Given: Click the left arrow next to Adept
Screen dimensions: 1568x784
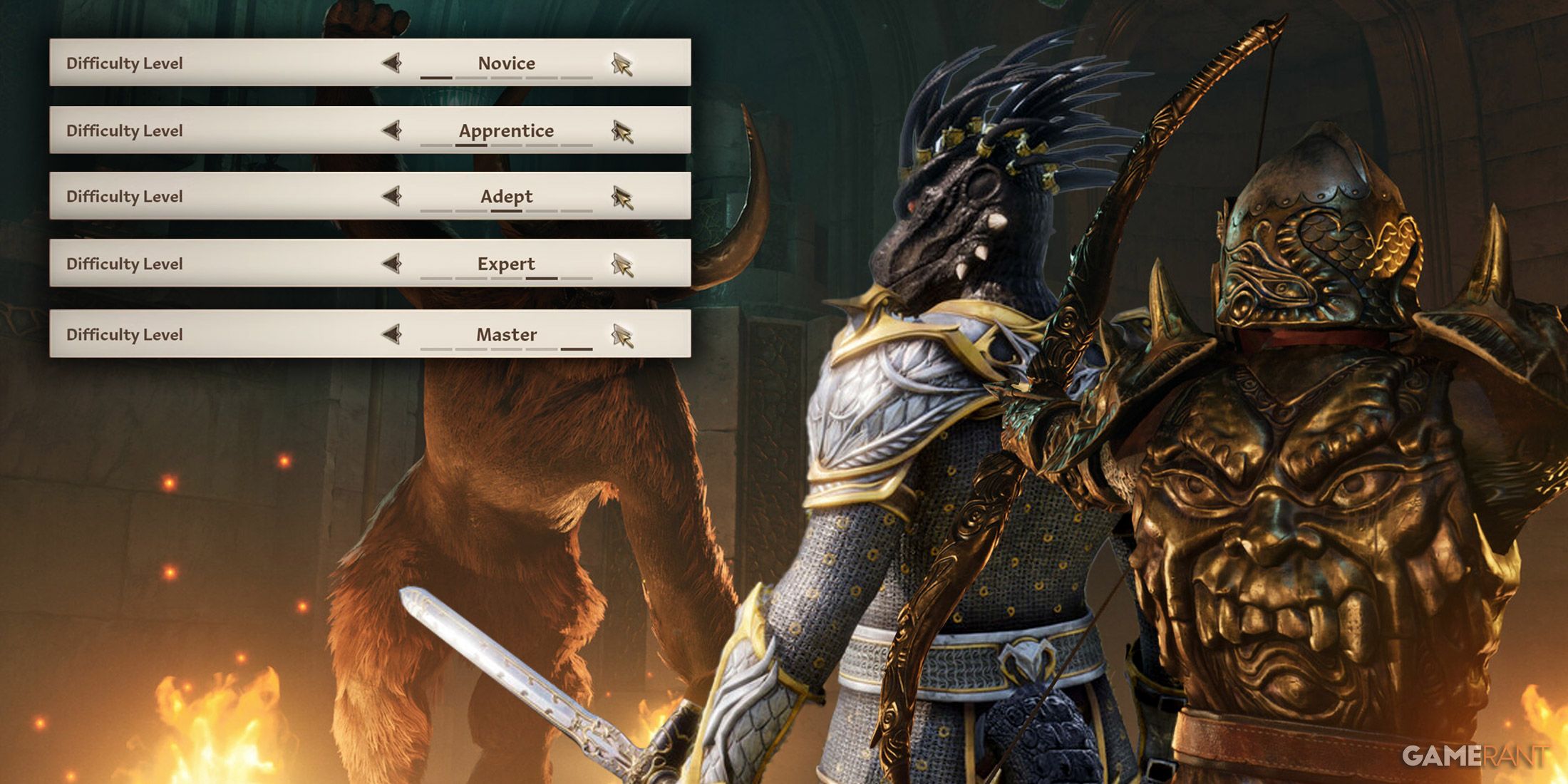Looking at the screenshot, I should 392,196.
